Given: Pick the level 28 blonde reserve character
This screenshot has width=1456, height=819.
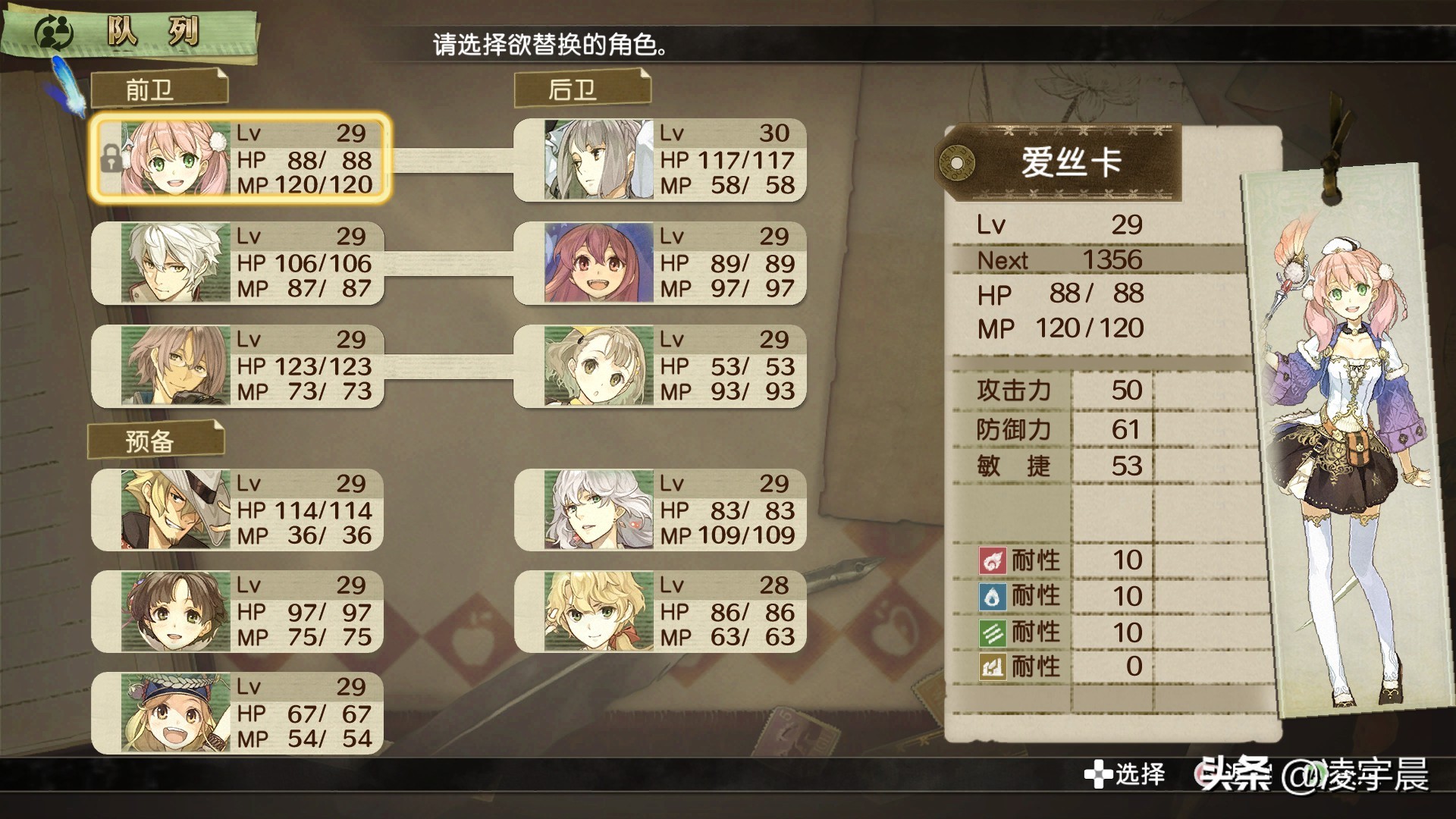Looking at the screenshot, I should tap(661, 611).
